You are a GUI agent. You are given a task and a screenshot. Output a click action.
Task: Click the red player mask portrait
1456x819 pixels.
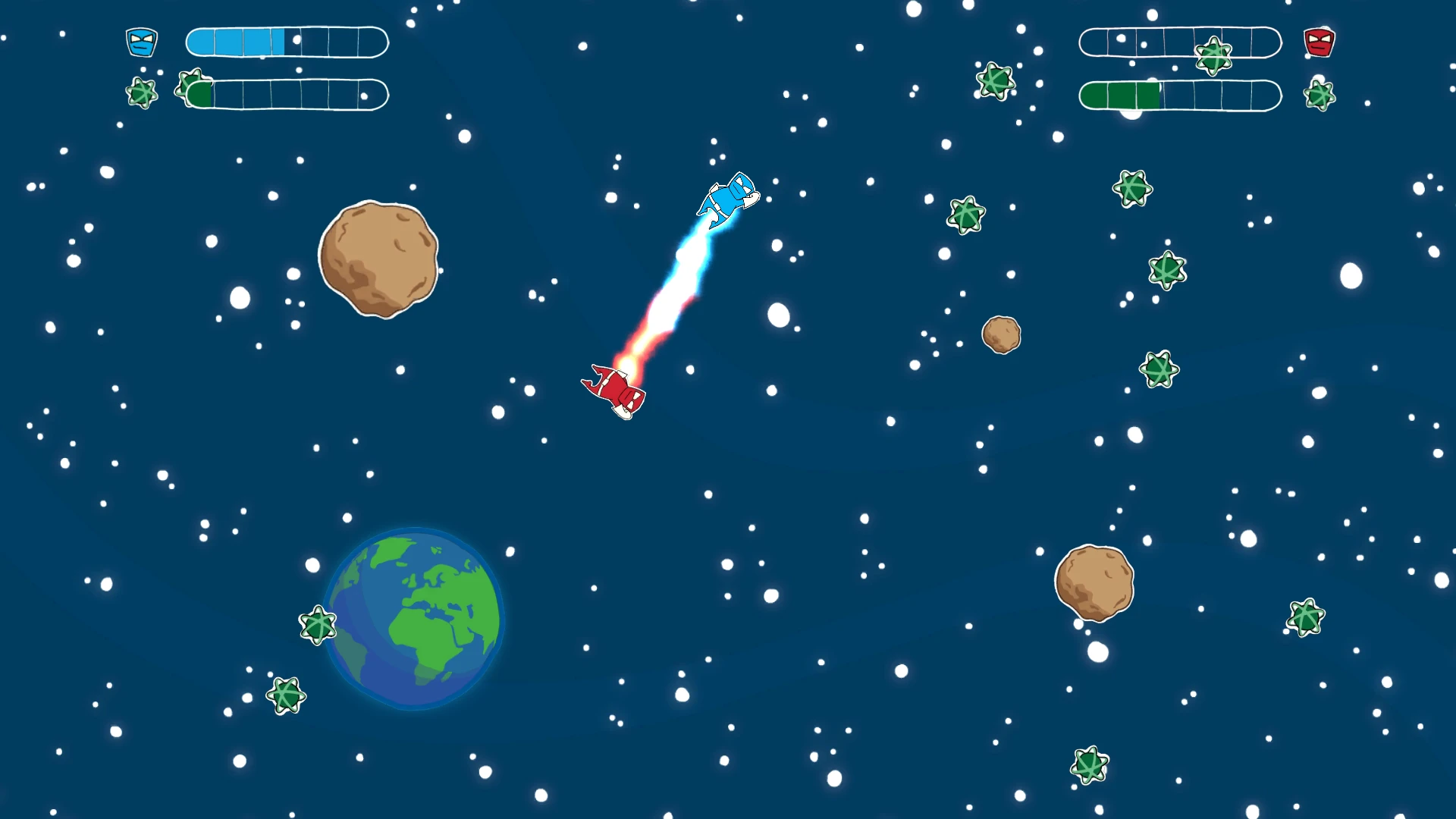pos(1319,42)
